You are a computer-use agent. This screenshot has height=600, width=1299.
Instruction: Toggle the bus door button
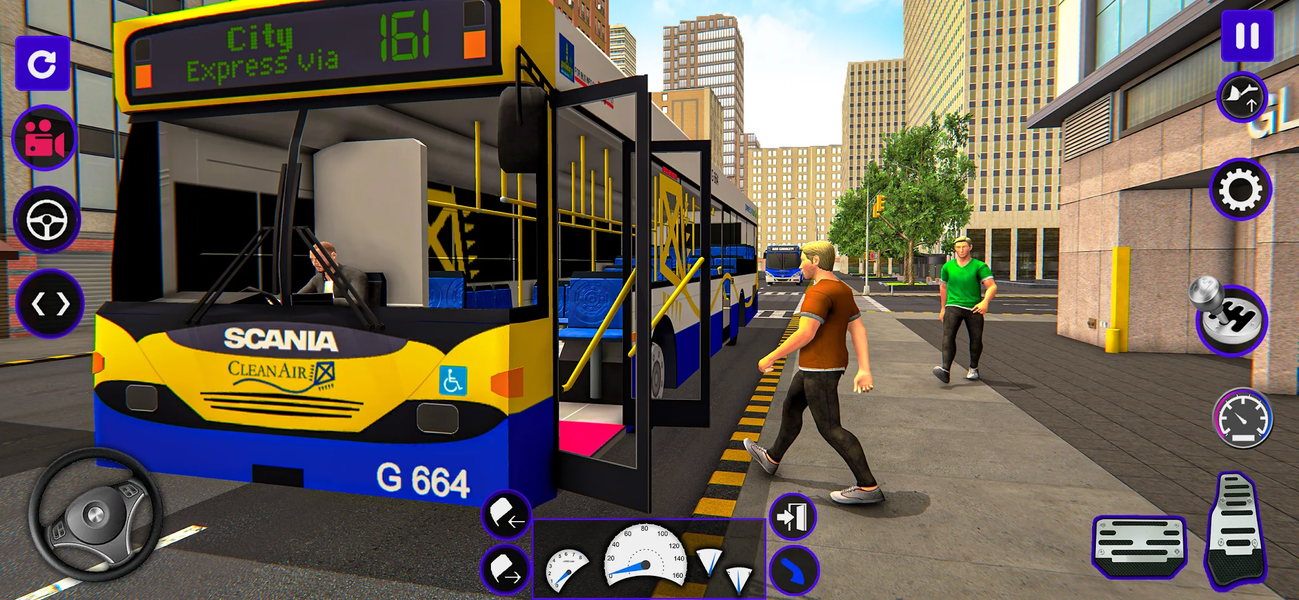792,517
